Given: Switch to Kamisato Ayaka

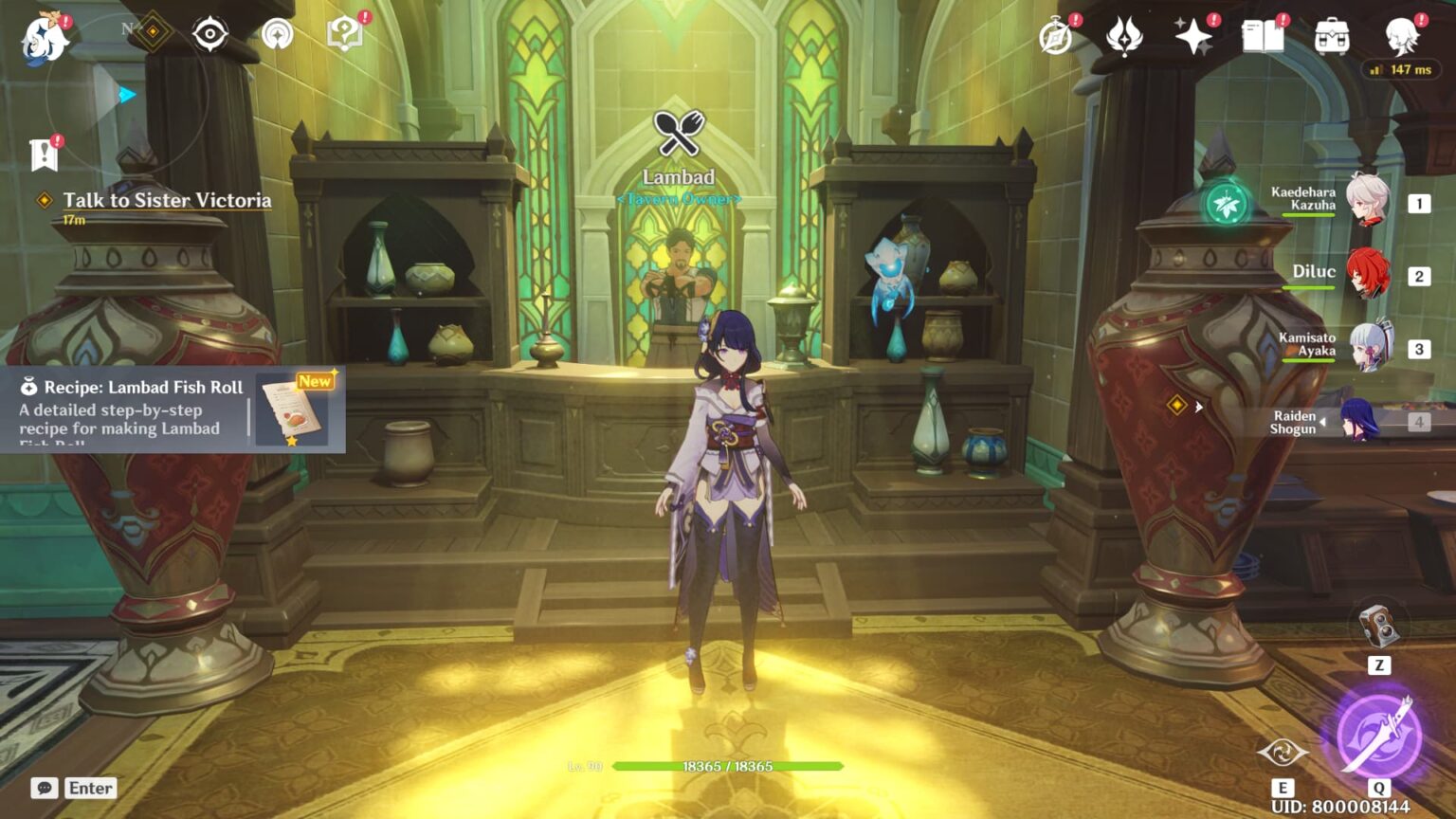Looking at the screenshot, I should click(x=1367, y=347).
